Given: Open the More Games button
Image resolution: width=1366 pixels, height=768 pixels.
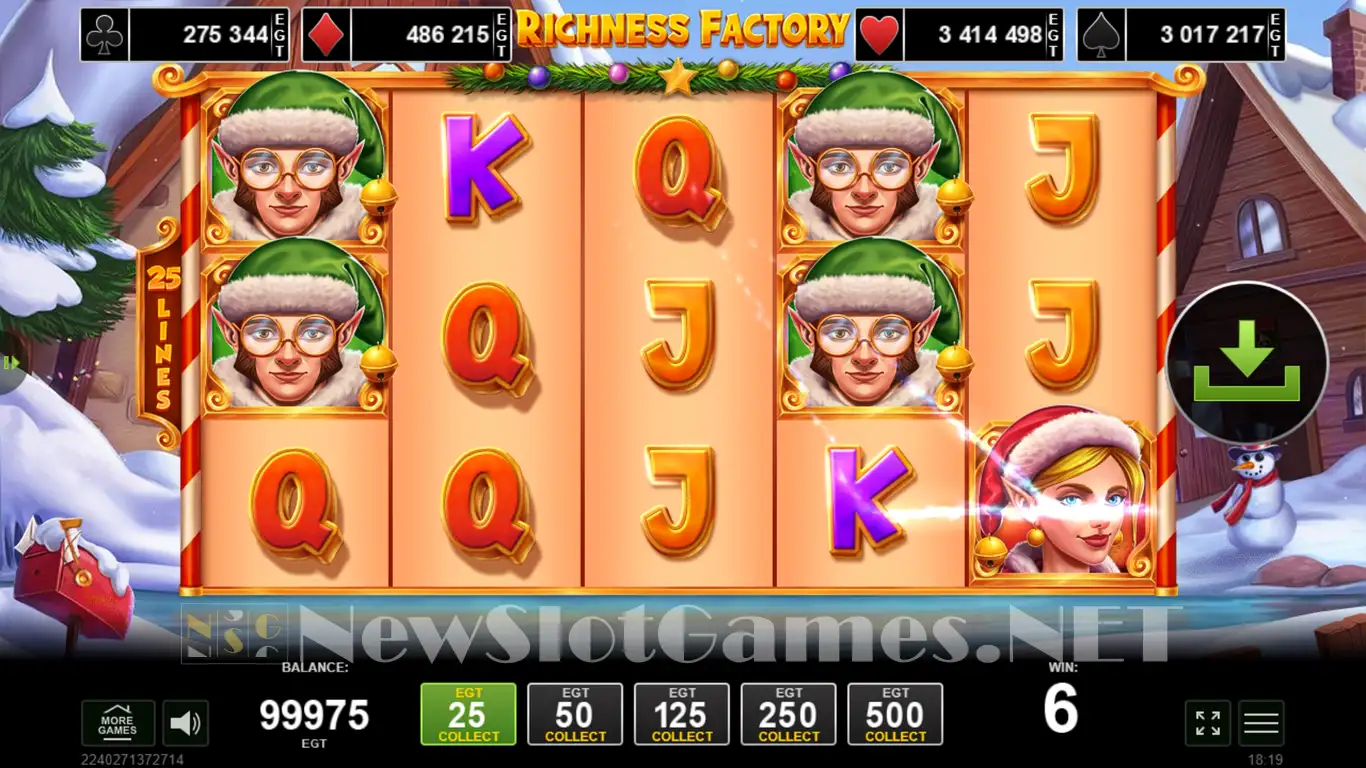Looking at the screenshot, I should (x=118, y=722).
